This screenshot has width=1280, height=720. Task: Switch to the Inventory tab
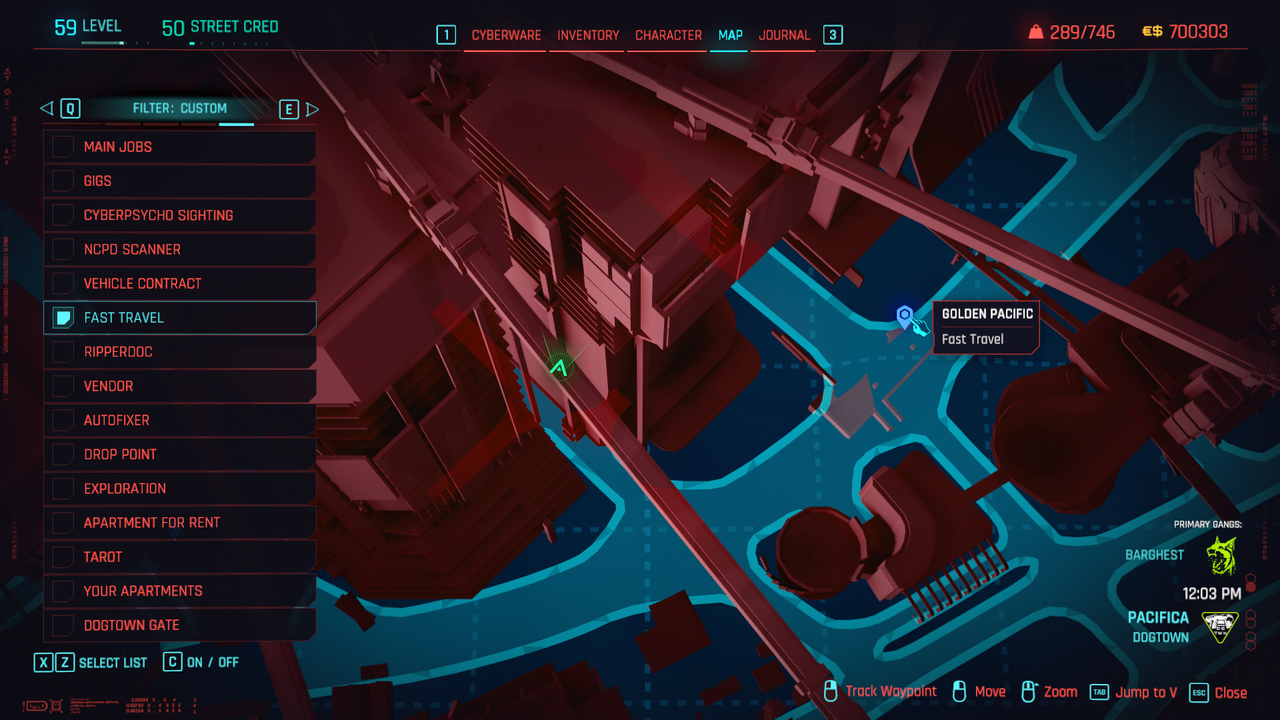tap(588, 35)
